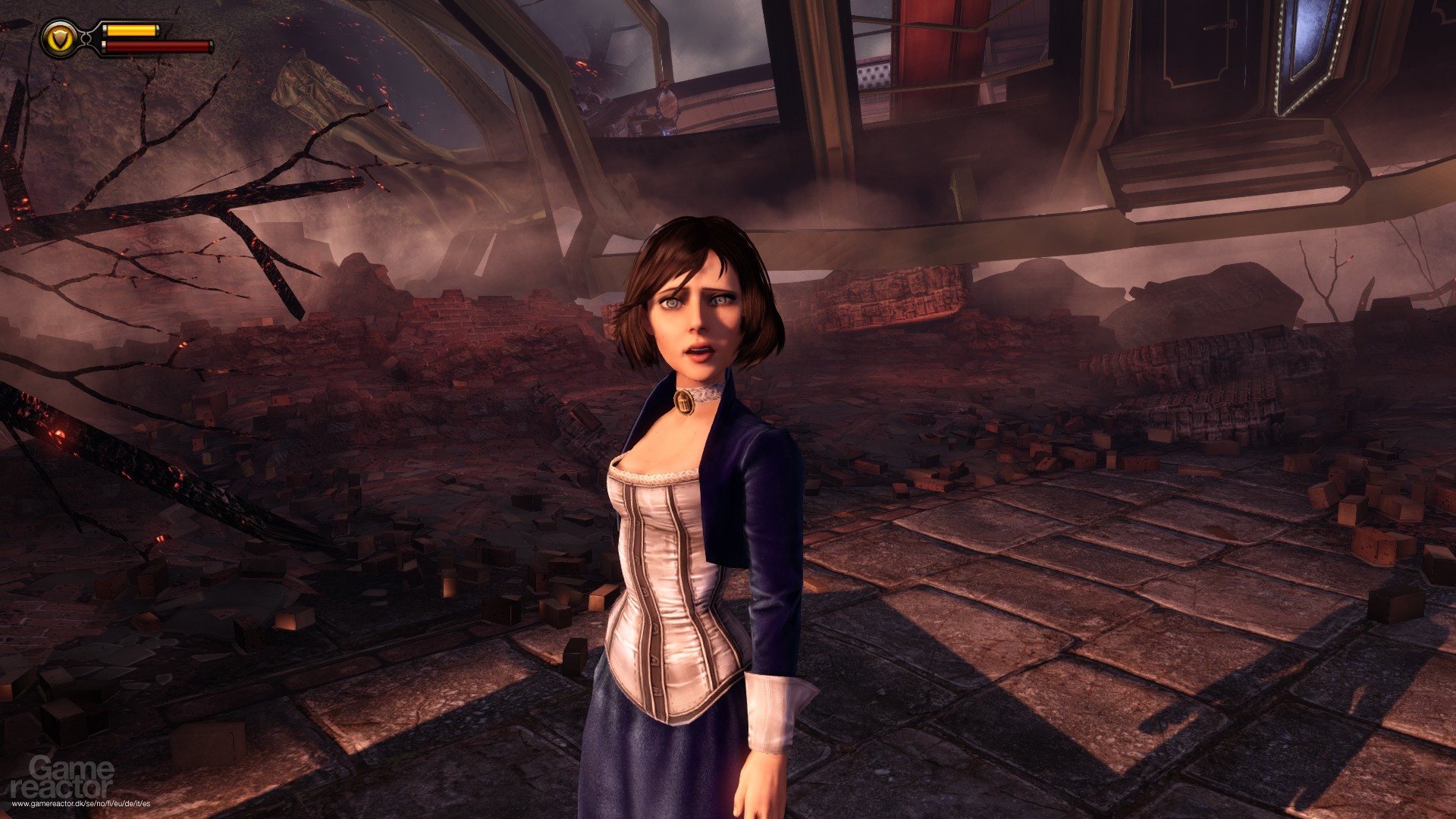Click the hinge joint connecting shield and bars
Viewport: 1456px width, 819px height.
point(86,39)
